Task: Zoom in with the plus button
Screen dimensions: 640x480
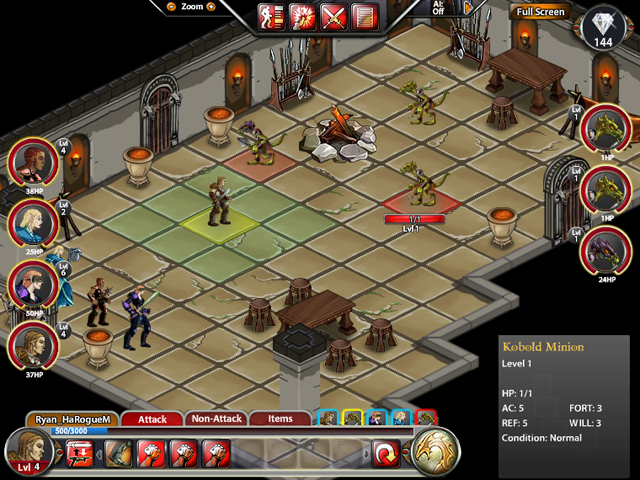Action: tap(211, 7)
